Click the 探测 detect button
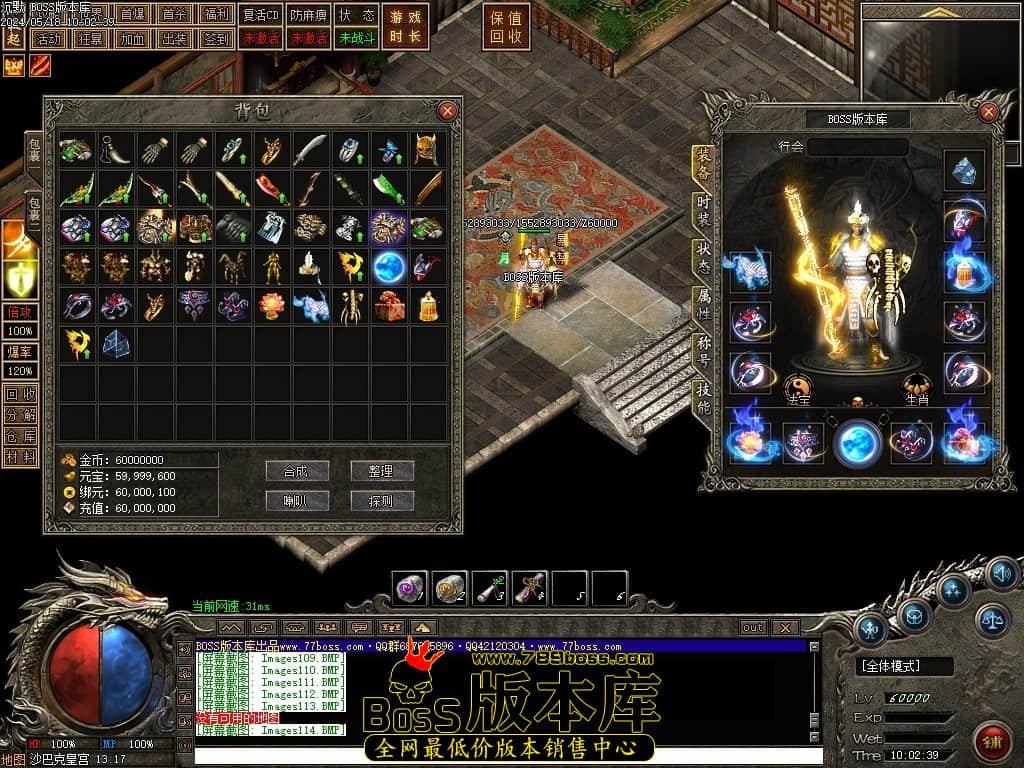 pyautogui.click(x=382, y=501)
